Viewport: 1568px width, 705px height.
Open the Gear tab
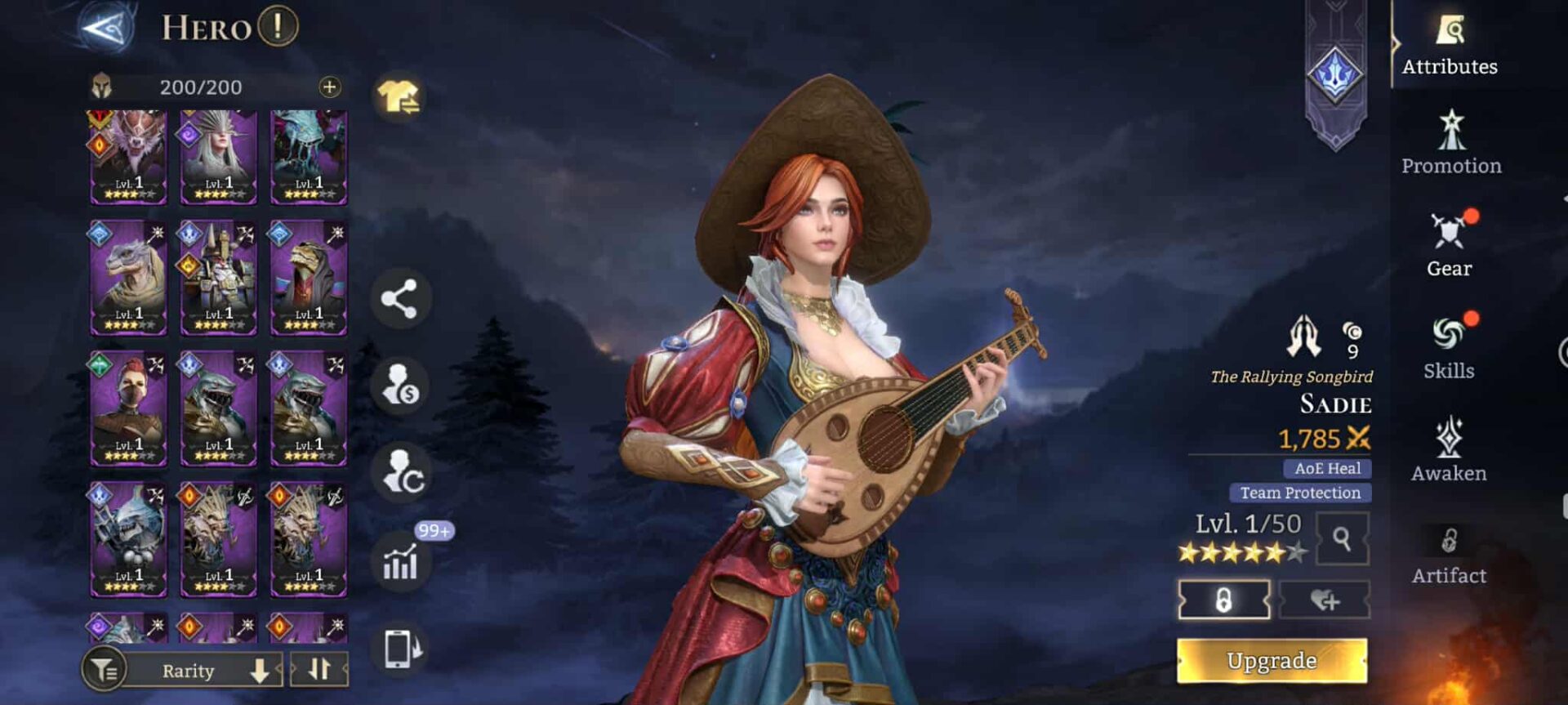pos(1450,245)
